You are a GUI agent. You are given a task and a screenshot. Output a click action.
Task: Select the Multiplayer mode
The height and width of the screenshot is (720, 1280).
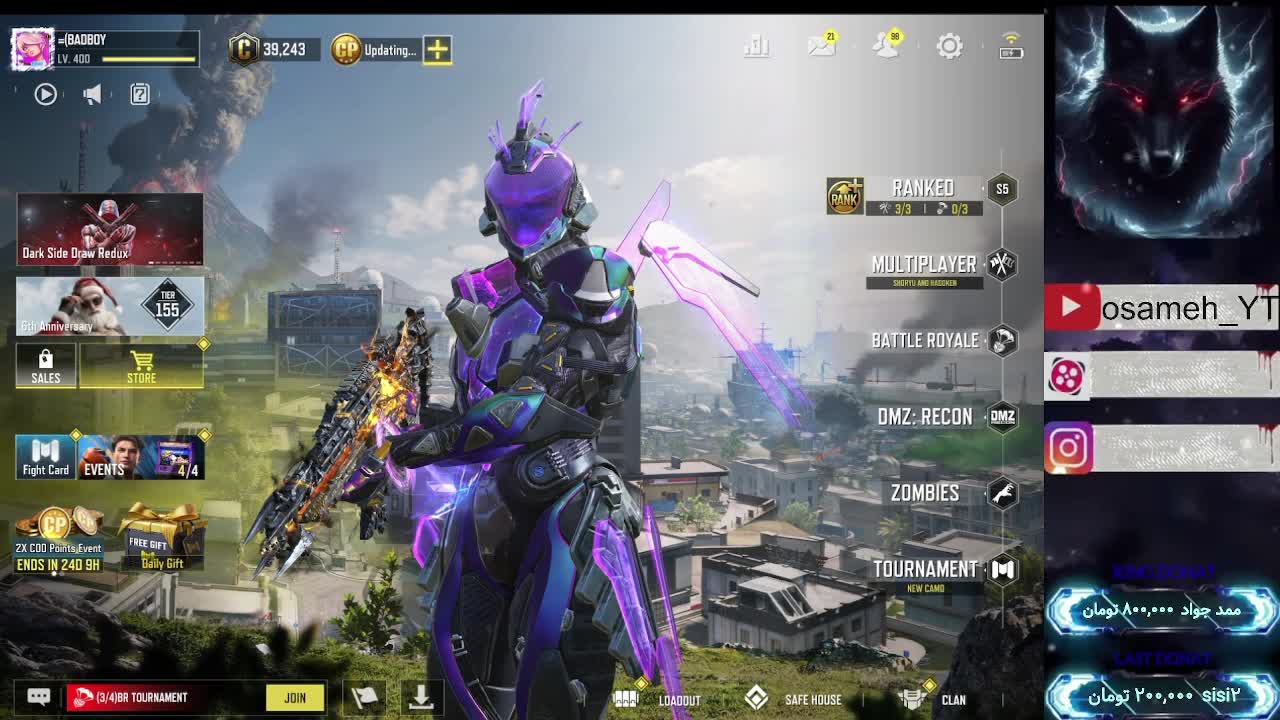click(924, 265)
